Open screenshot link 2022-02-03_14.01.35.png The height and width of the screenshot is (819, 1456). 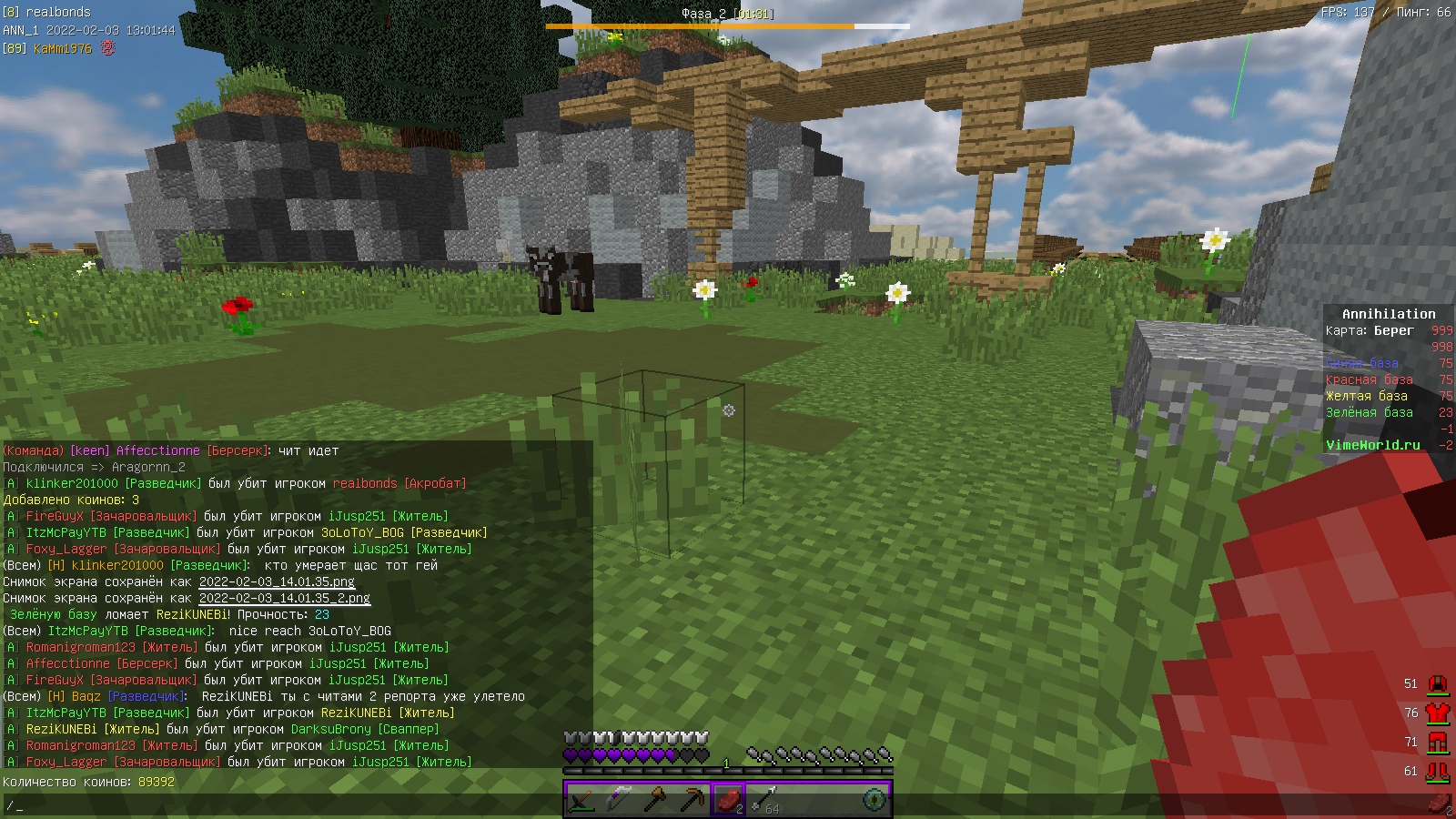pyautogui.click(x=277, y=581)
